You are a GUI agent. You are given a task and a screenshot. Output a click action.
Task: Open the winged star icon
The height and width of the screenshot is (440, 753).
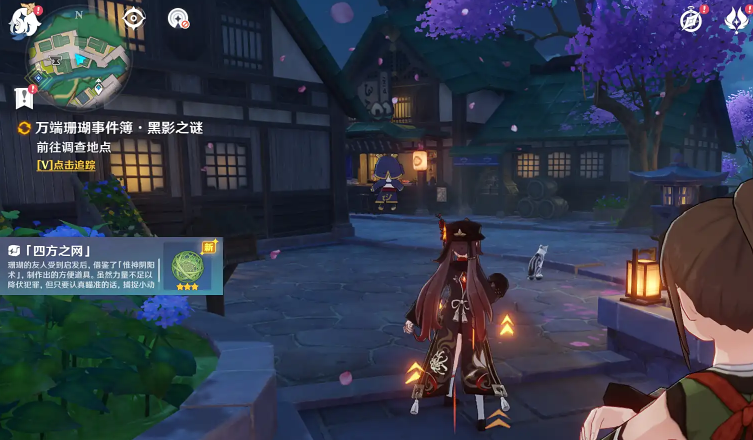pos(736,20)
